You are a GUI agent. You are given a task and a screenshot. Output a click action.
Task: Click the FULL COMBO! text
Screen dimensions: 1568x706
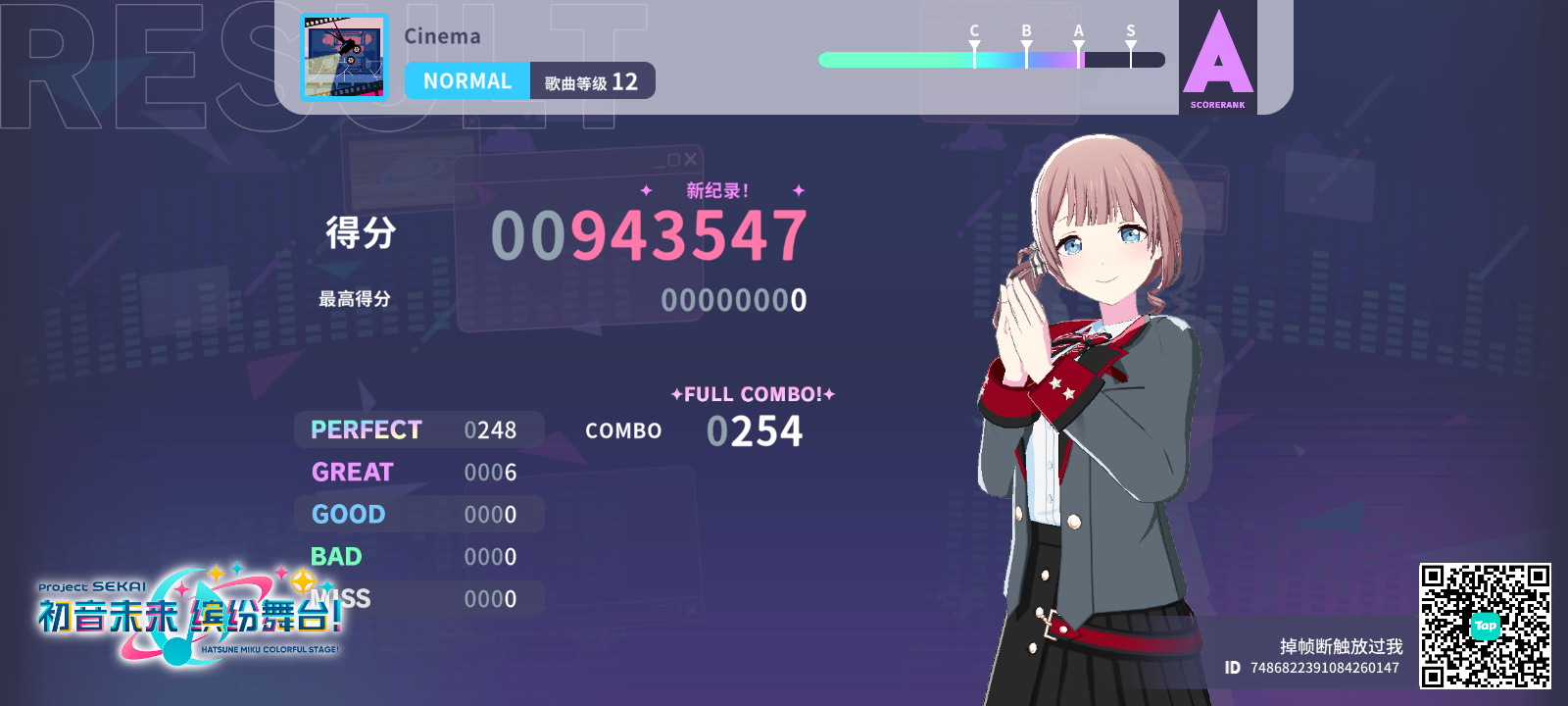[753, 394]
